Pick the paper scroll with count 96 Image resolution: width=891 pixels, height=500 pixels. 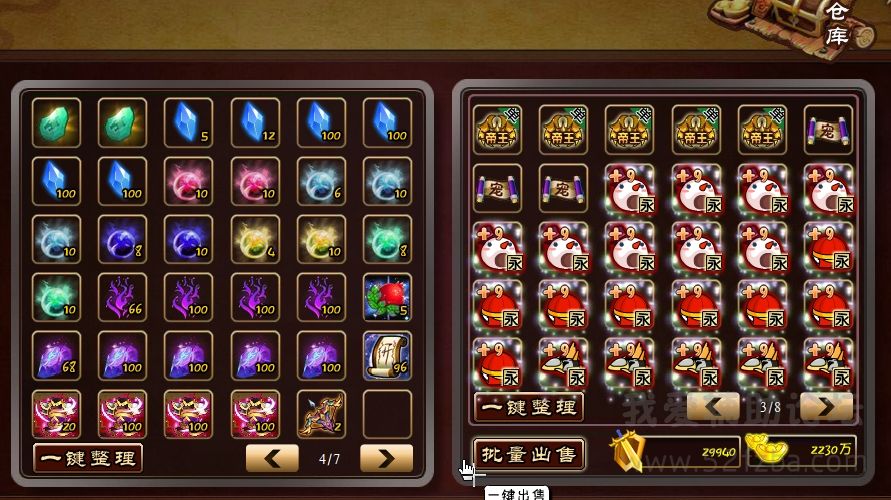tap(387, 355)
